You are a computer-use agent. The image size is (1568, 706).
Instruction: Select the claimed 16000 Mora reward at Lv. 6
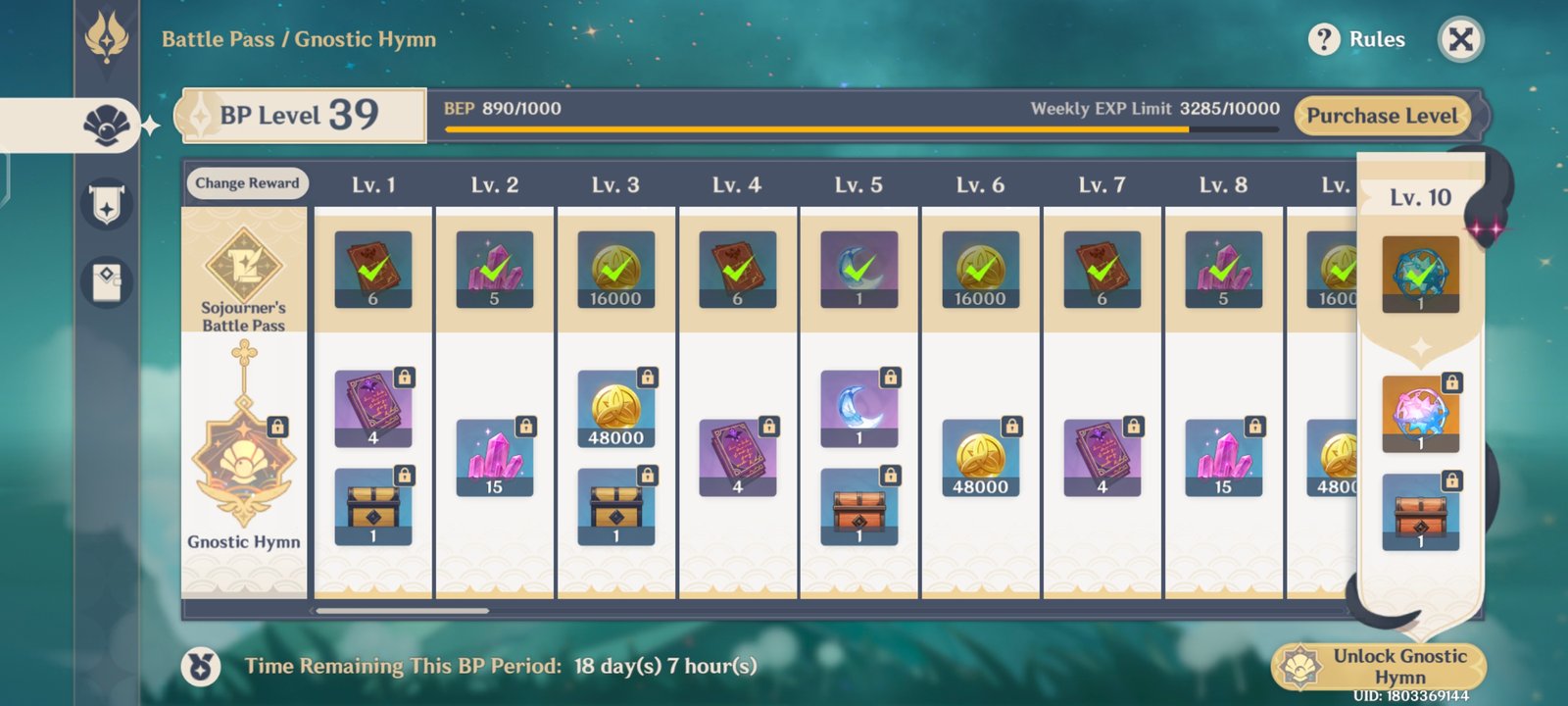980,270
